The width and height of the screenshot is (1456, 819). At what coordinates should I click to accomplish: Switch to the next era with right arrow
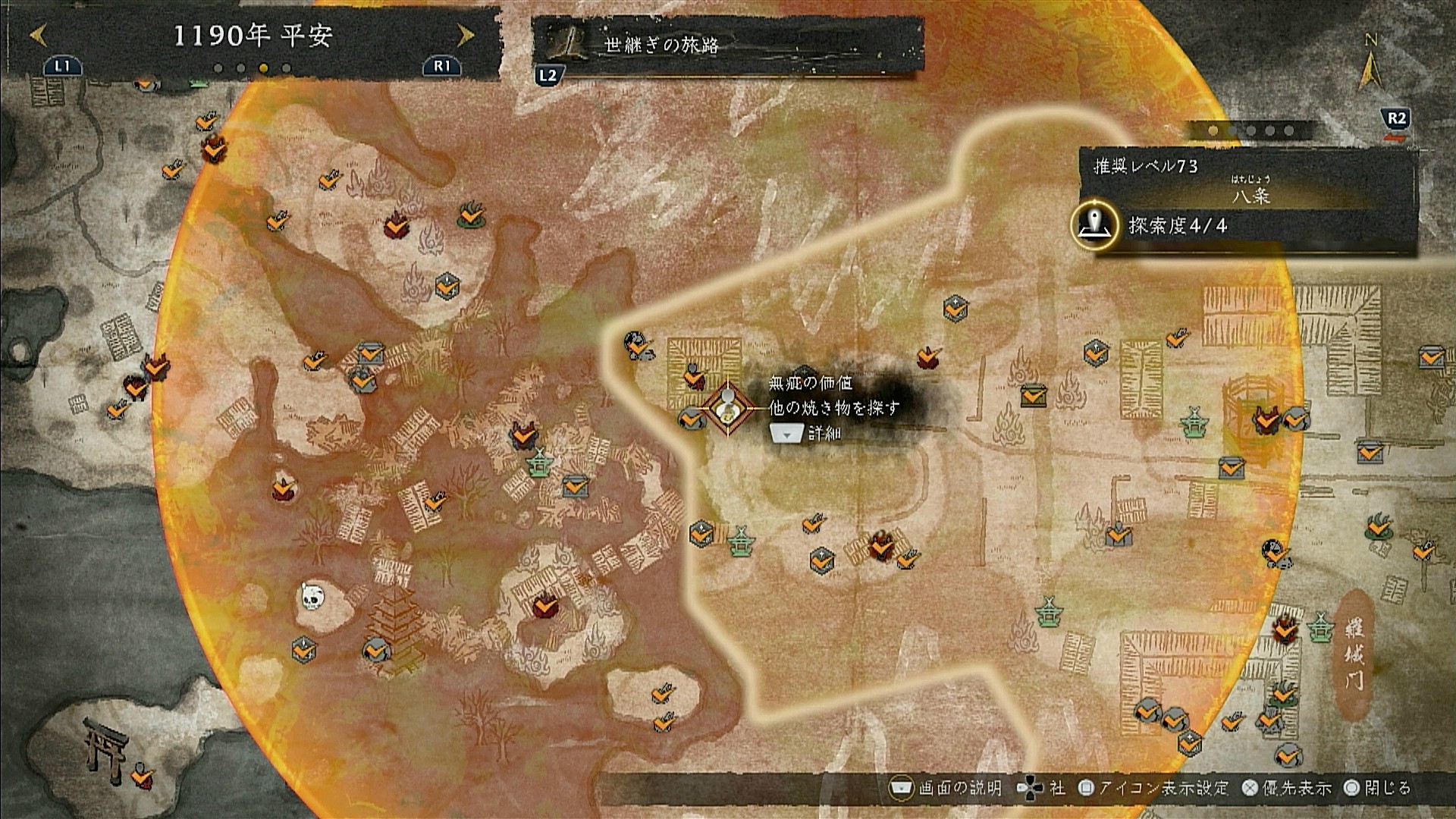click(466, 35)
